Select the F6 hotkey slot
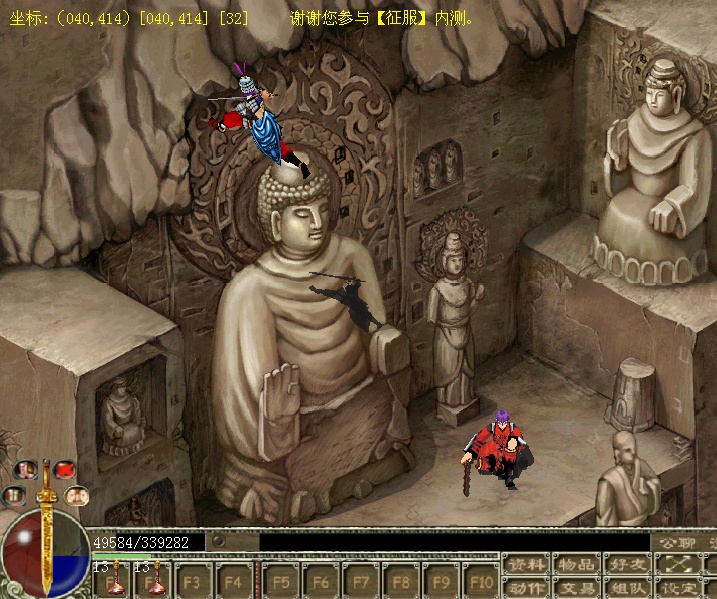Viewport: 717px width, 599px height. 321,581
